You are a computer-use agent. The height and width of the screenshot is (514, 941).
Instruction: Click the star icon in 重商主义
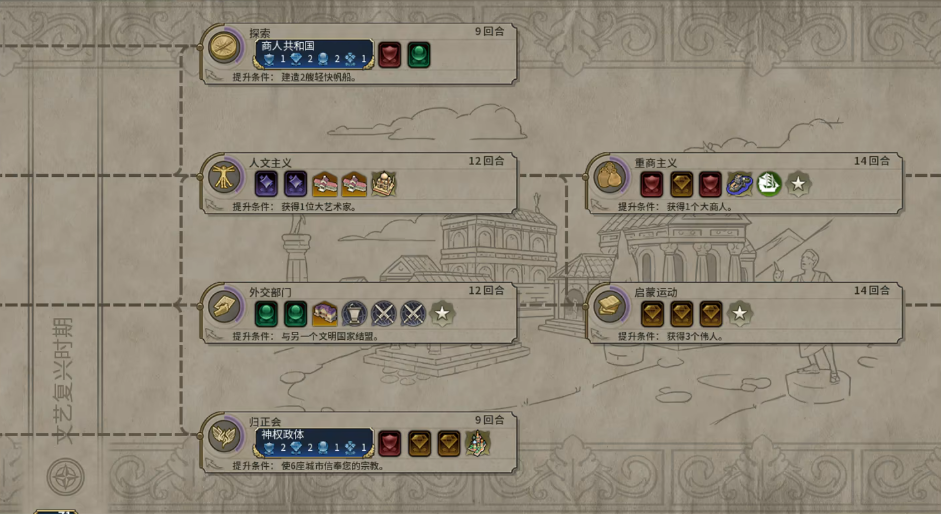coord(798,184)
